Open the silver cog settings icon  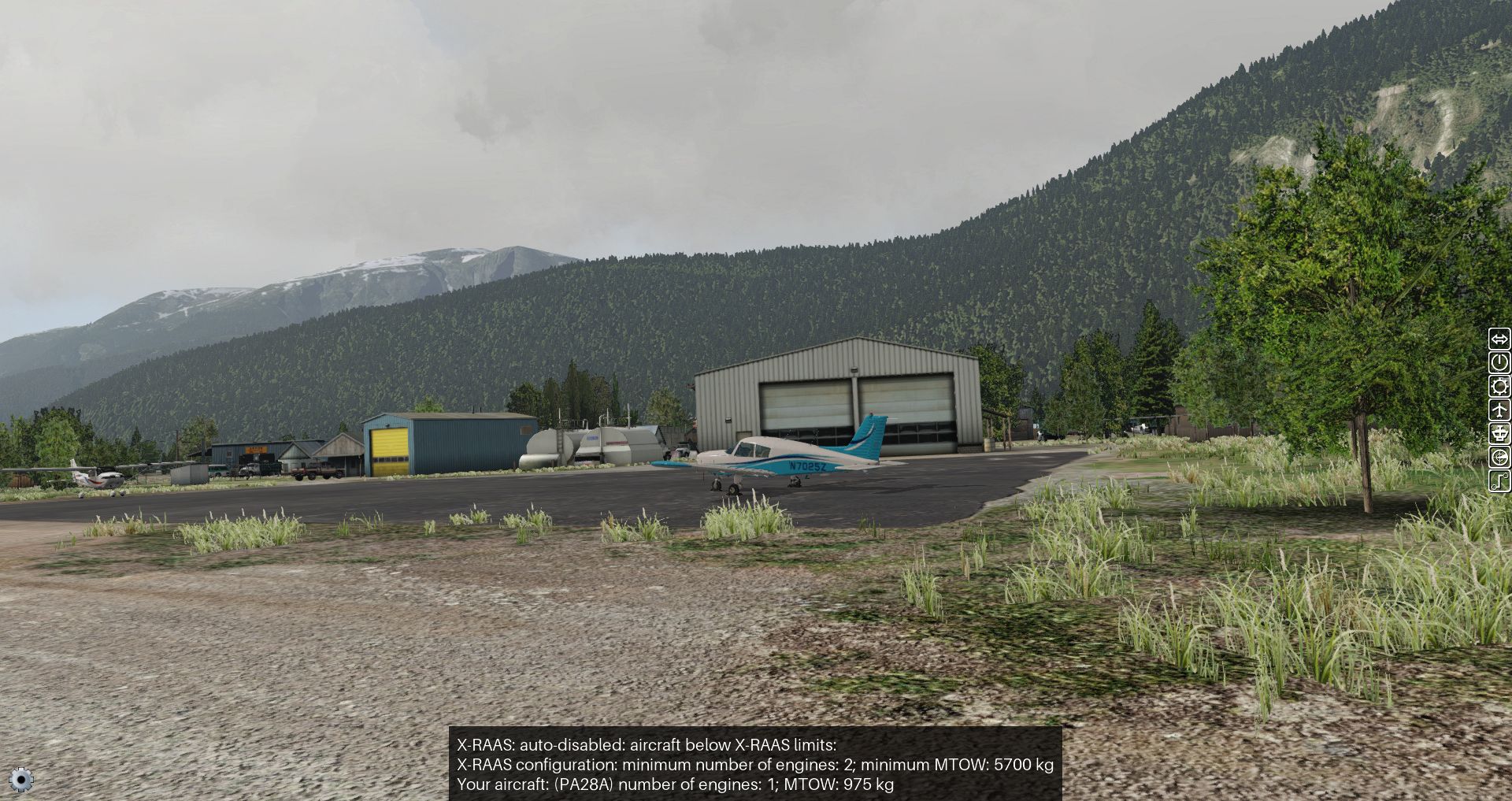point(21,780)
